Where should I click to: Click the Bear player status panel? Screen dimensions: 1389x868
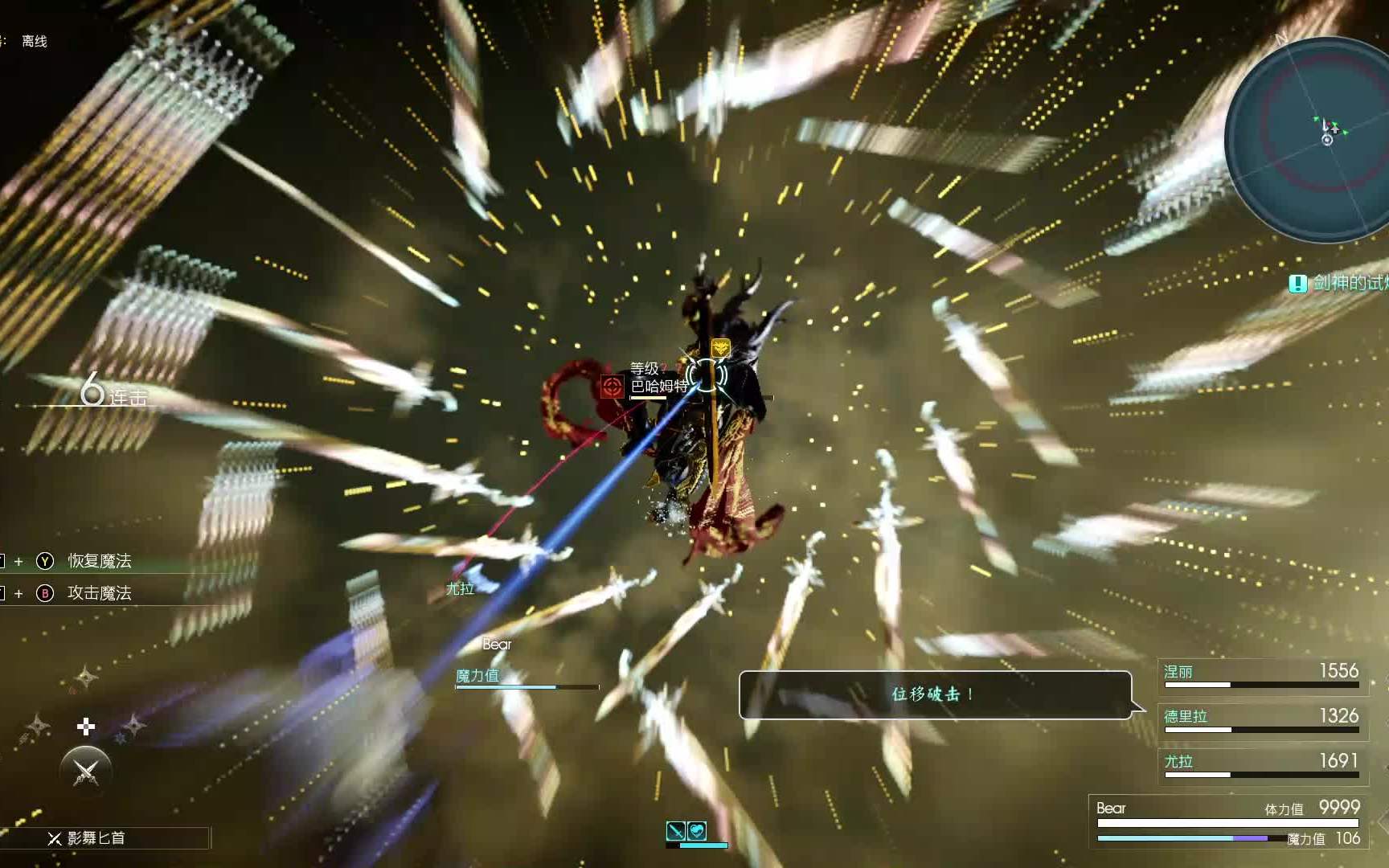pos(1227,821)
